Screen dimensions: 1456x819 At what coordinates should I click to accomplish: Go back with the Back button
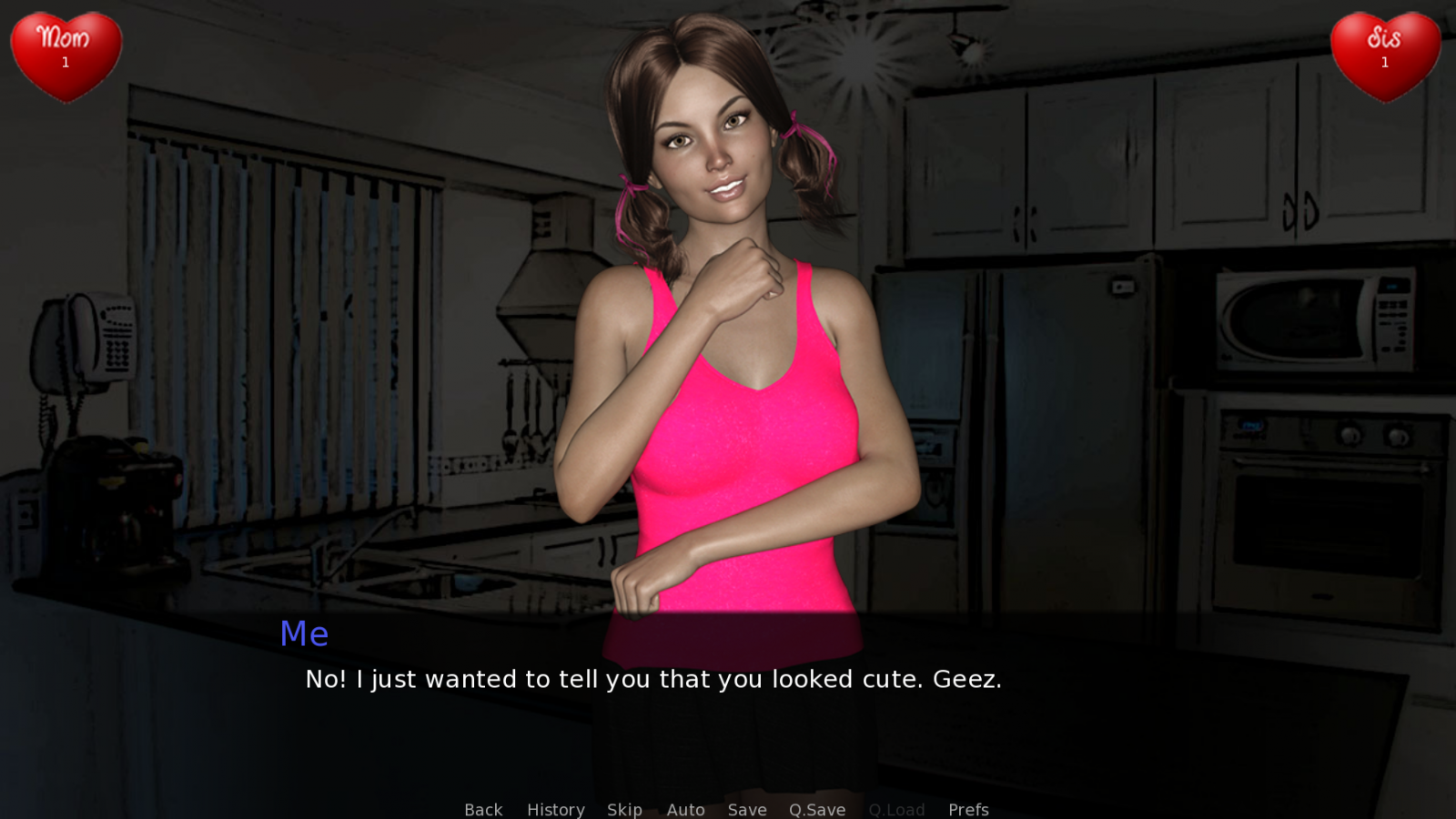(x=483, y=809)
